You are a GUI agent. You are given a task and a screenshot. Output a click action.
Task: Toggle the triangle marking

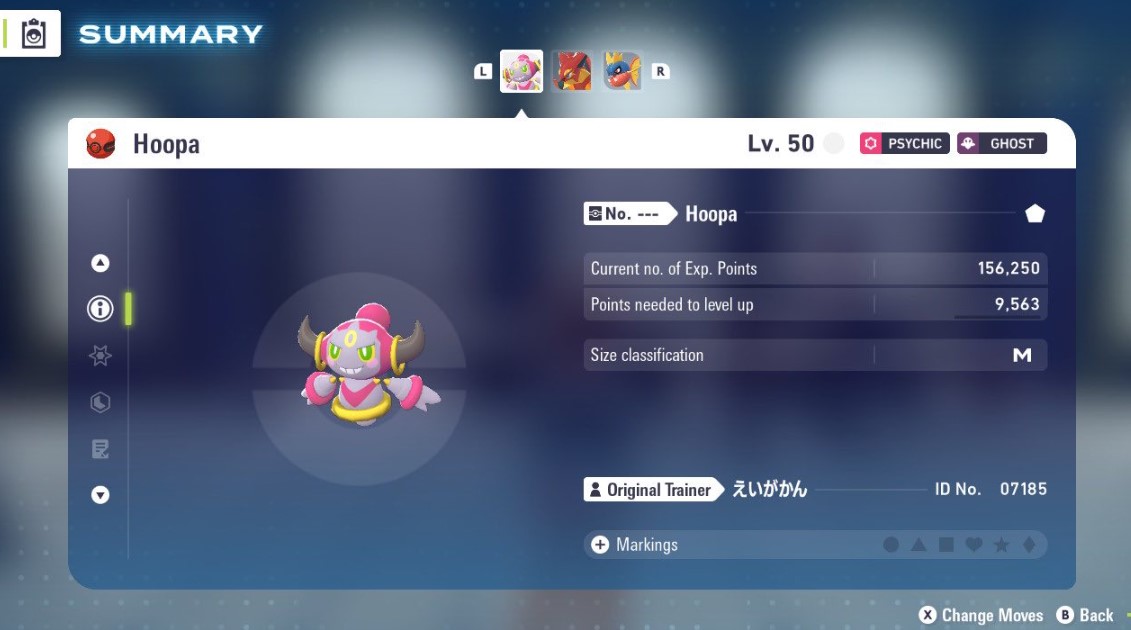[918, 545]
